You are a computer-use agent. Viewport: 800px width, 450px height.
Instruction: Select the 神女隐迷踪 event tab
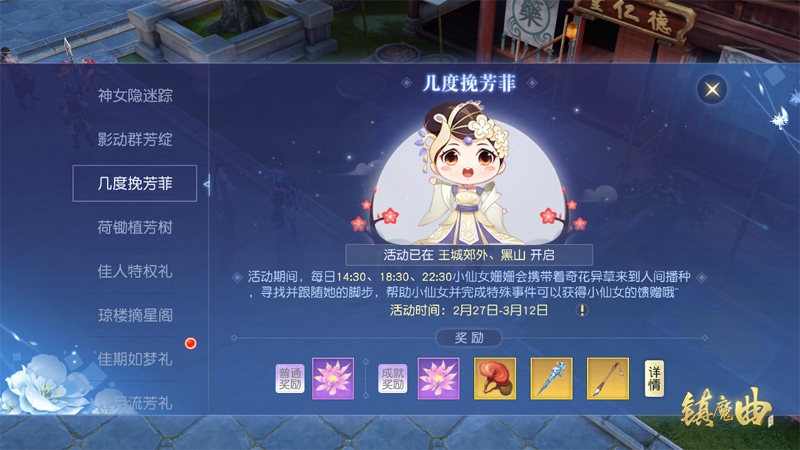pyautogui.click(x=135, y=96)
